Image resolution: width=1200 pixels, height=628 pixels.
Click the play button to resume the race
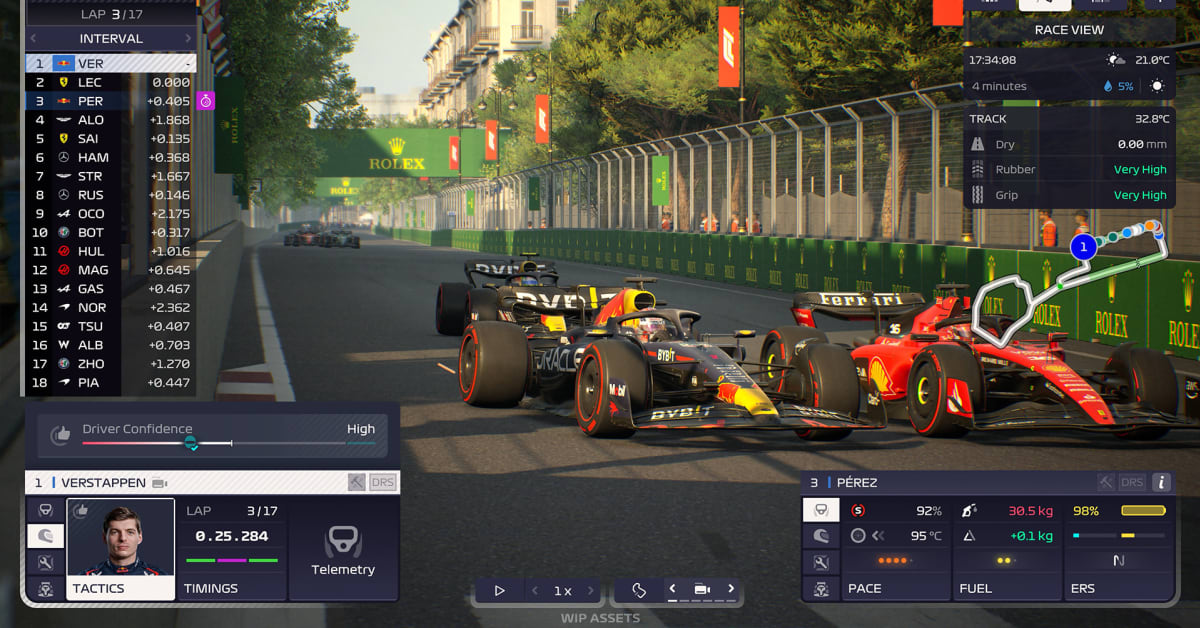[x=499, y=590]
